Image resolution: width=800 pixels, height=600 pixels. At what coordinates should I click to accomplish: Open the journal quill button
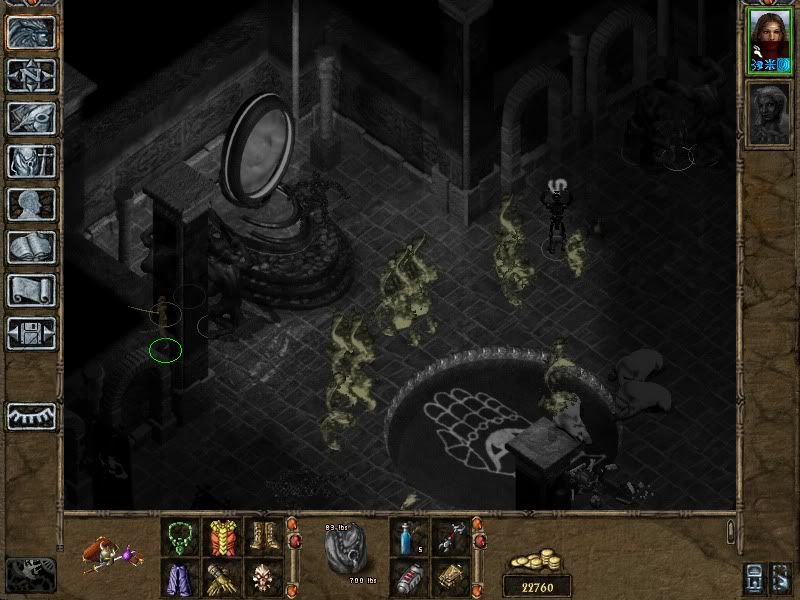coord(30,118)
